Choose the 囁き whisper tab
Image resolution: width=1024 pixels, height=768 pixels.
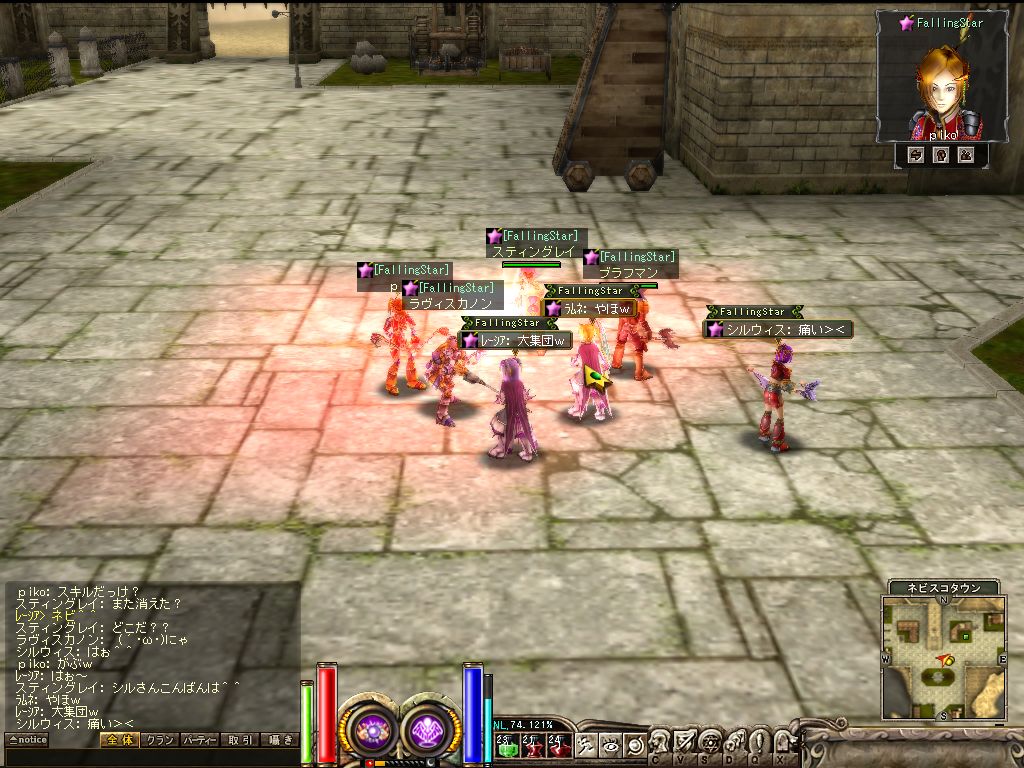pyautogui.click(x=279, y=740)
